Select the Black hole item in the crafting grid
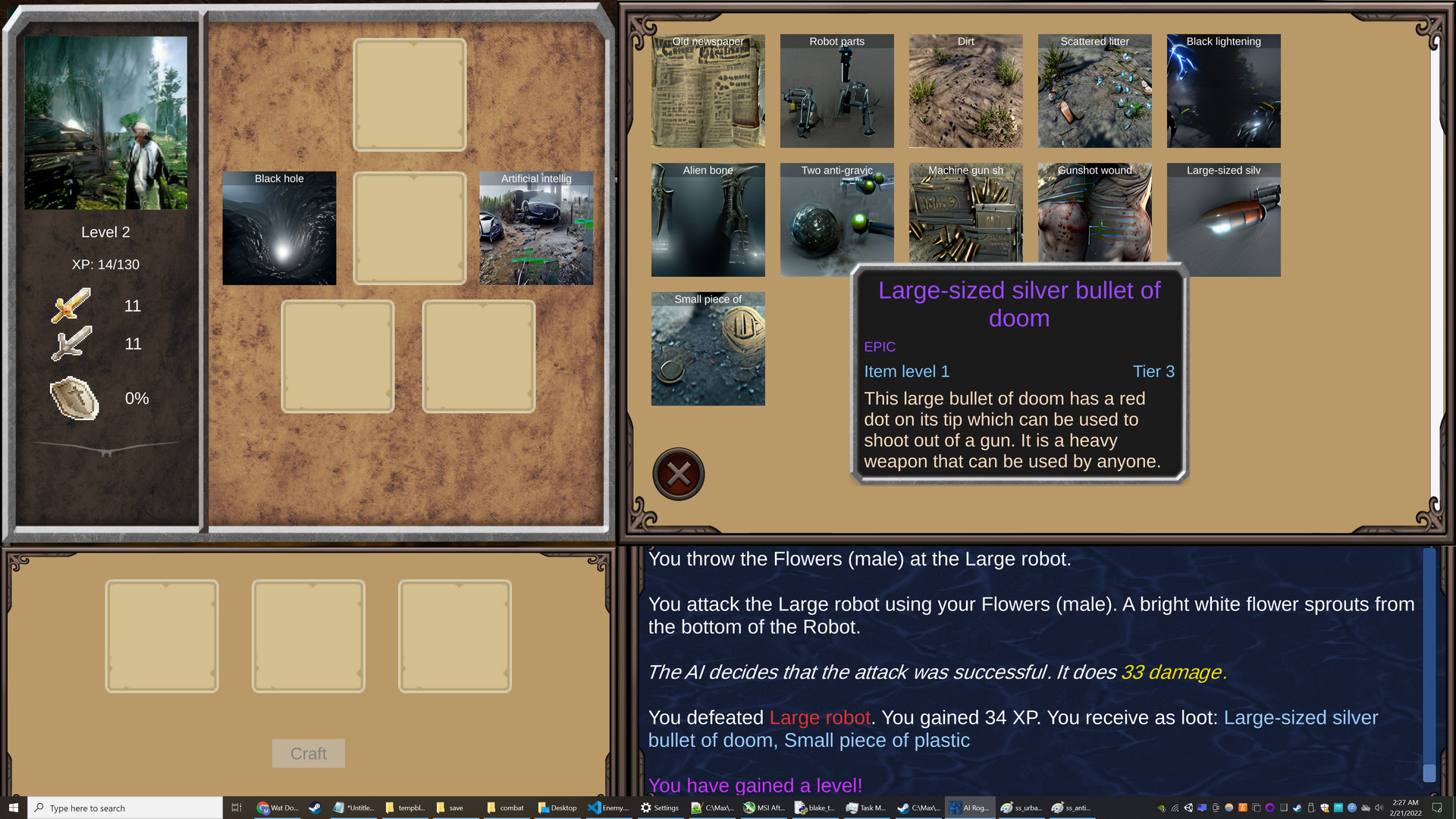The width and height of the screenshot is (1456, 819). click(278, 227)
